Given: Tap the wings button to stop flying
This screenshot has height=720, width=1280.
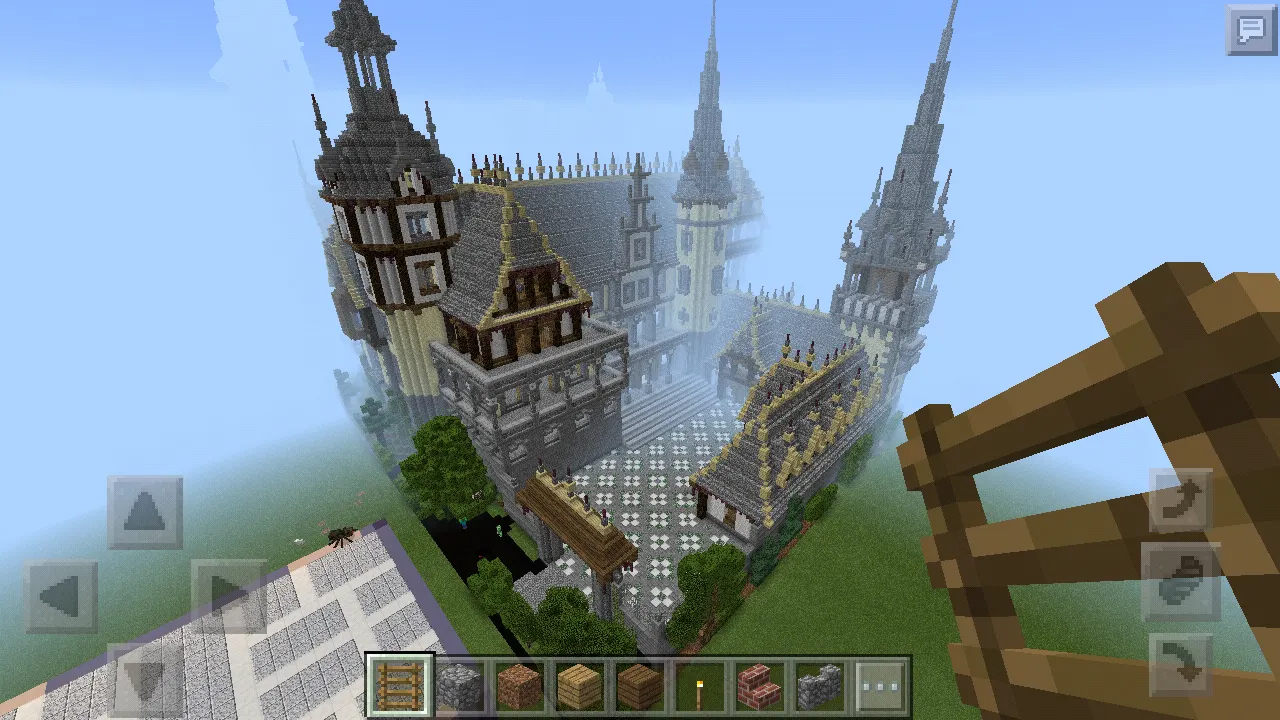Looking at the screenshot, I should (x=1181, y=584).
